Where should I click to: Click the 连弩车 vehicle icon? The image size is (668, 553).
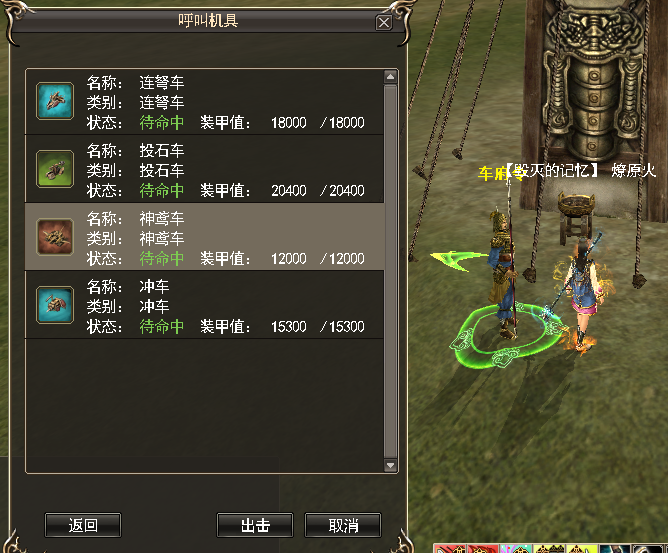[55, 101]
